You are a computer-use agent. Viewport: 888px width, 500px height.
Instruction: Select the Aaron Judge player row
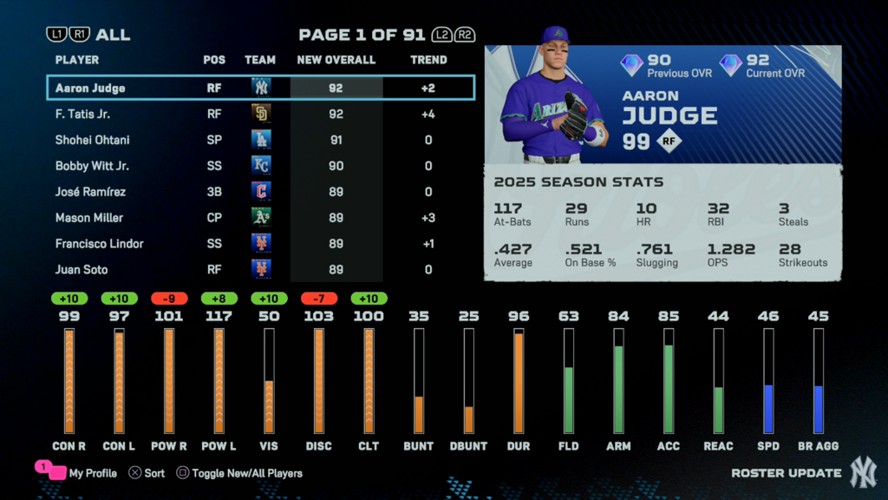pyautogui.click(x=260, y=88)
